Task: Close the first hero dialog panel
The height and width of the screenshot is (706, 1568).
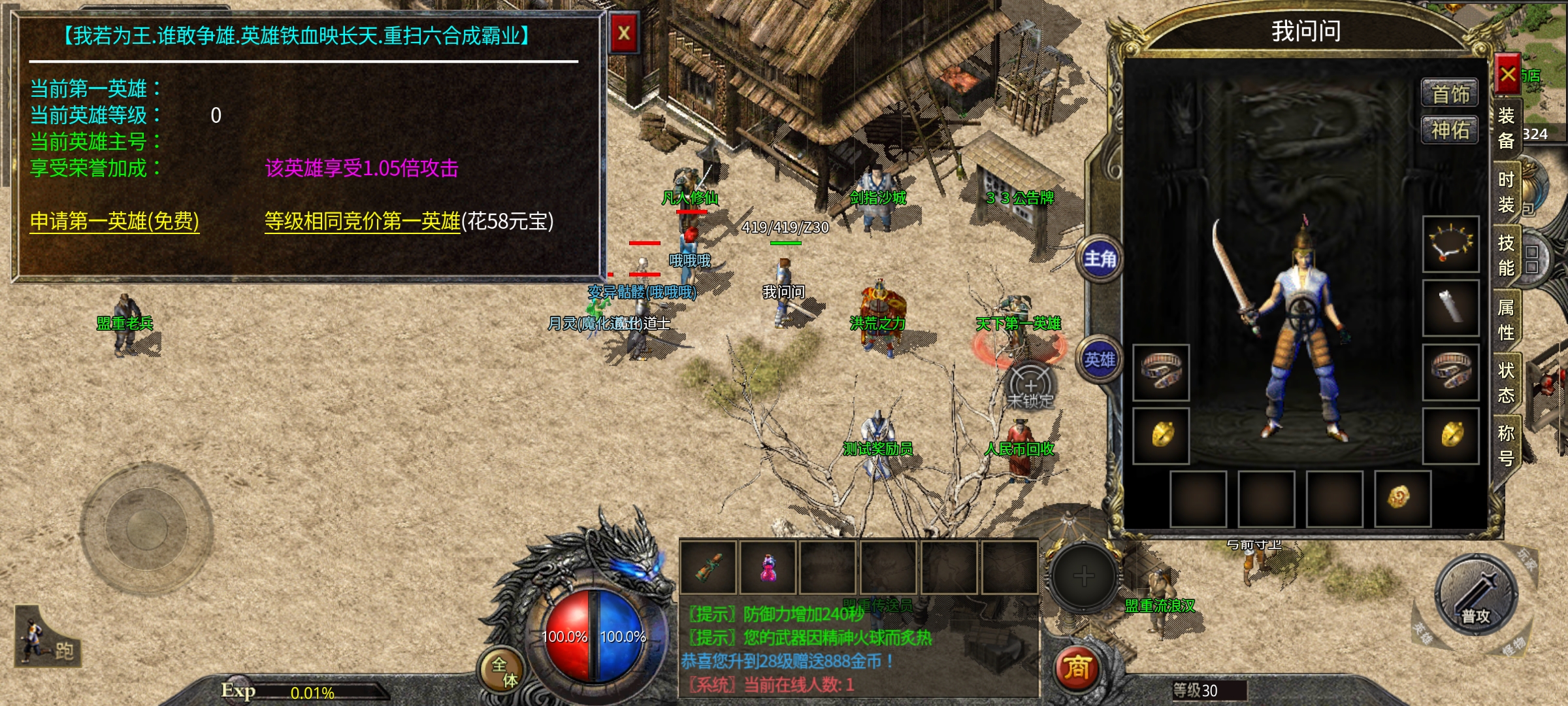Action: pyautogui.click(x=624, y=33)
